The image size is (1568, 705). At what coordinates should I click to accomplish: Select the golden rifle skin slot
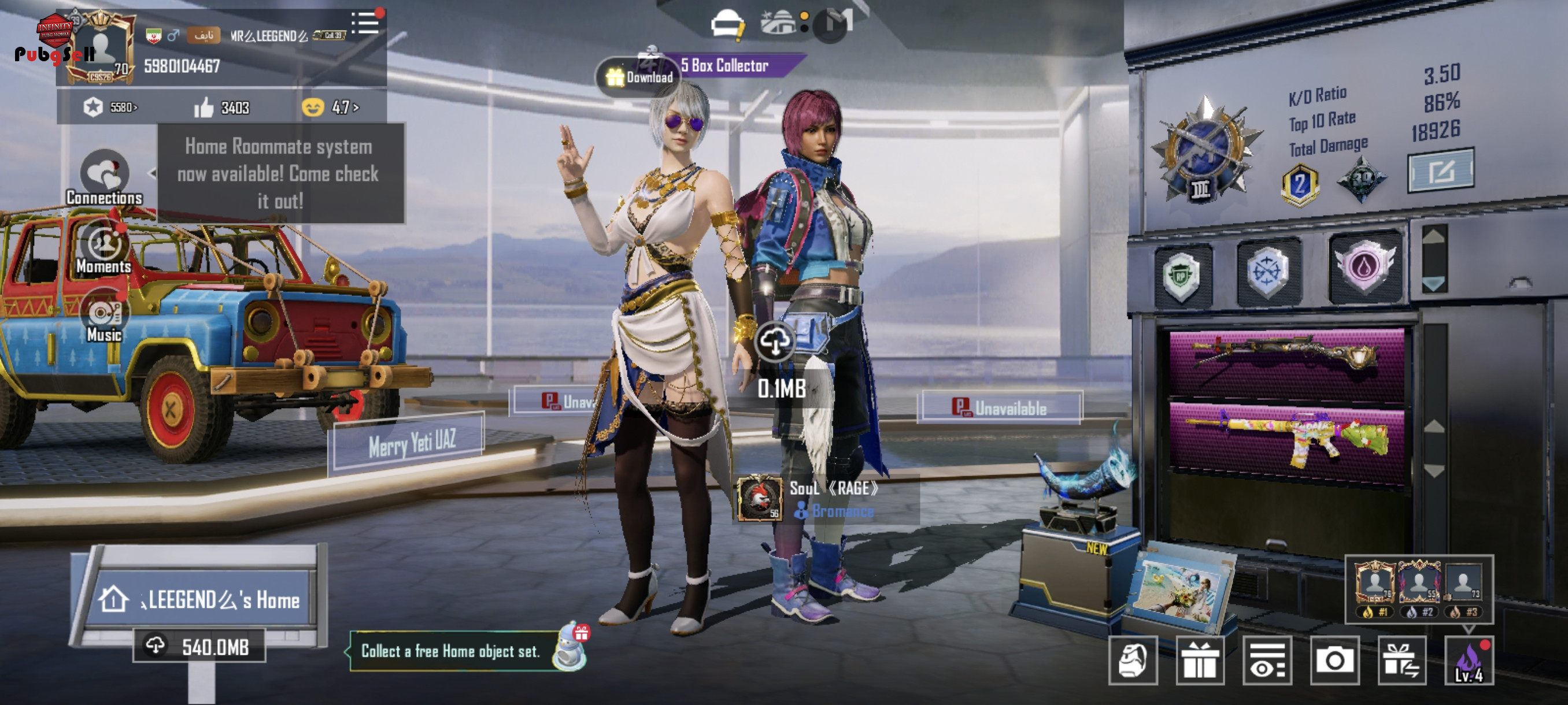(1286, 363)
